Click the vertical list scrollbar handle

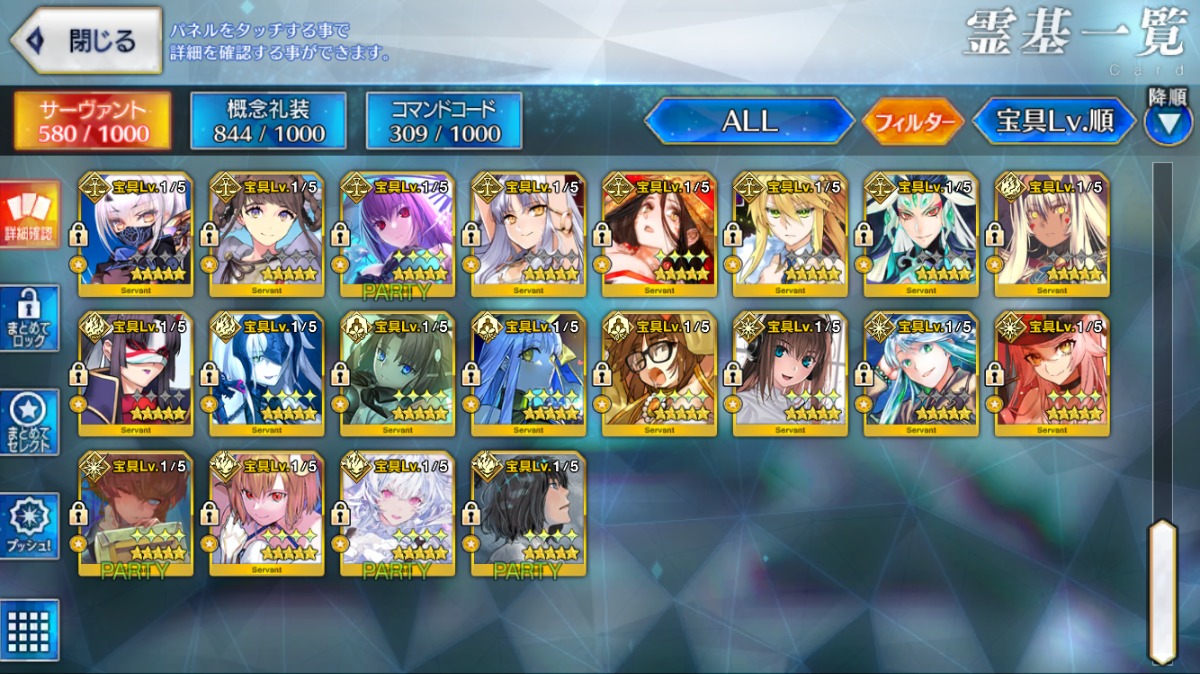click(x=1161, y=590)
